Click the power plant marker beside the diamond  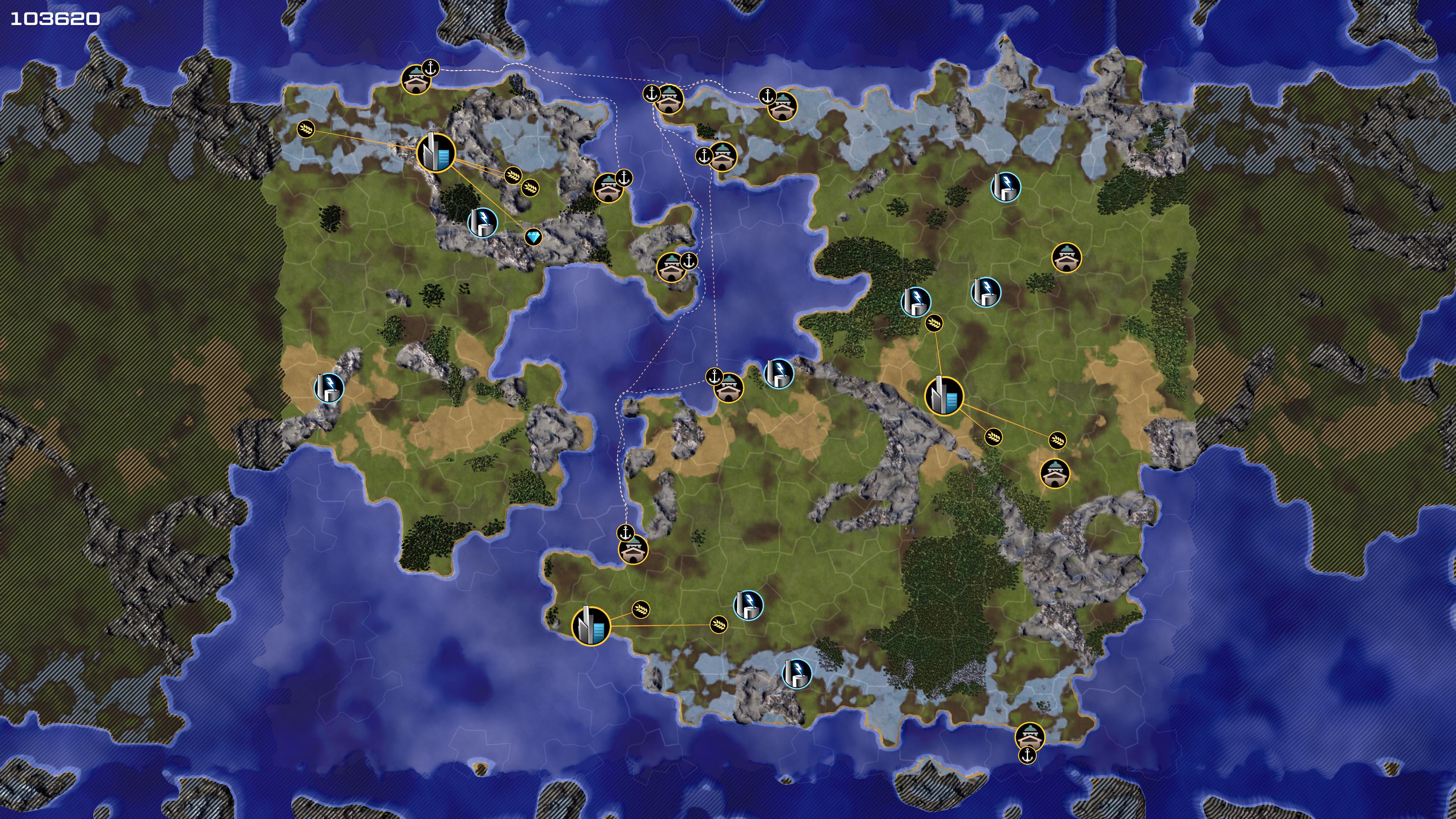(483, 223)
